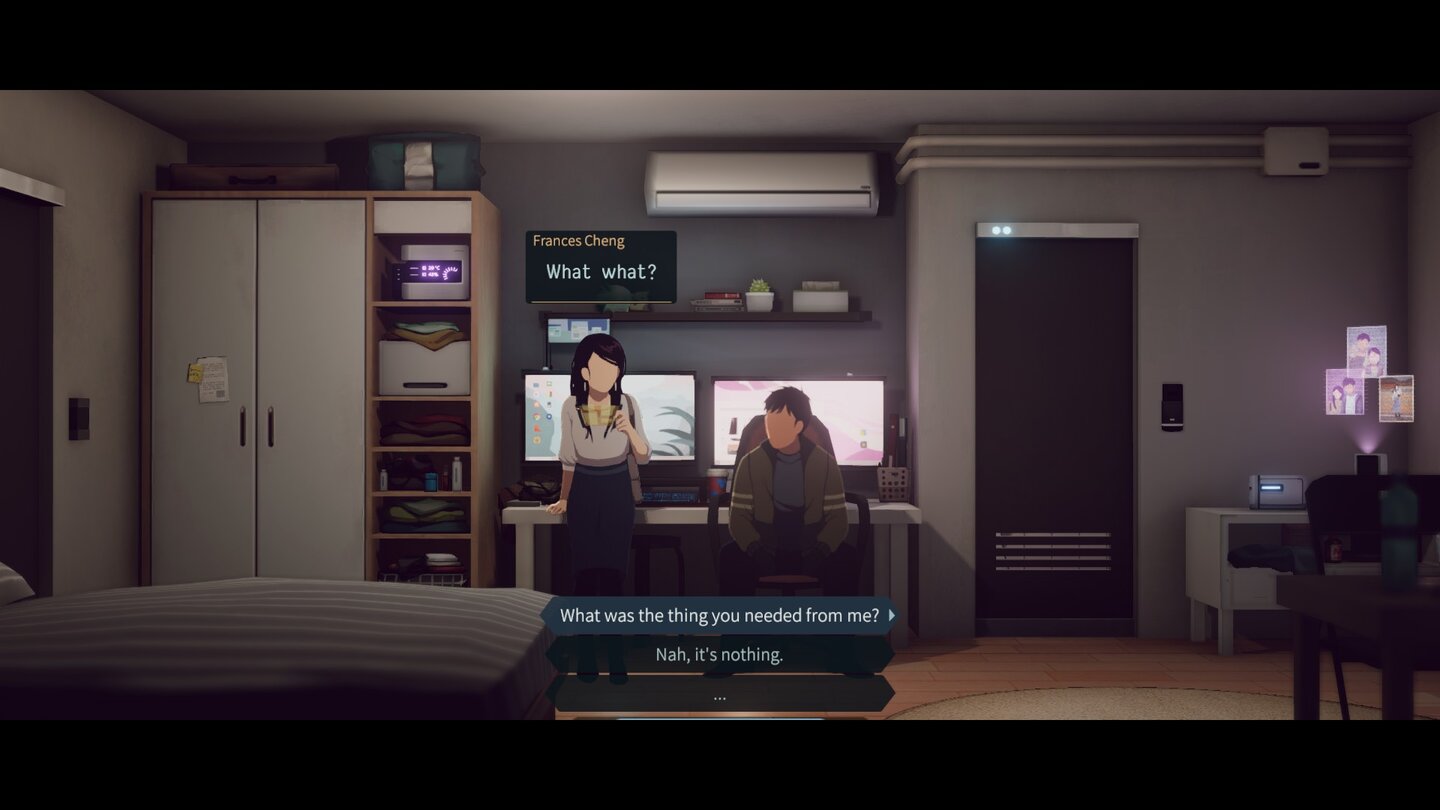
Task: Click the red mail-style icon on the desktop screen
Action: [536, 428]
